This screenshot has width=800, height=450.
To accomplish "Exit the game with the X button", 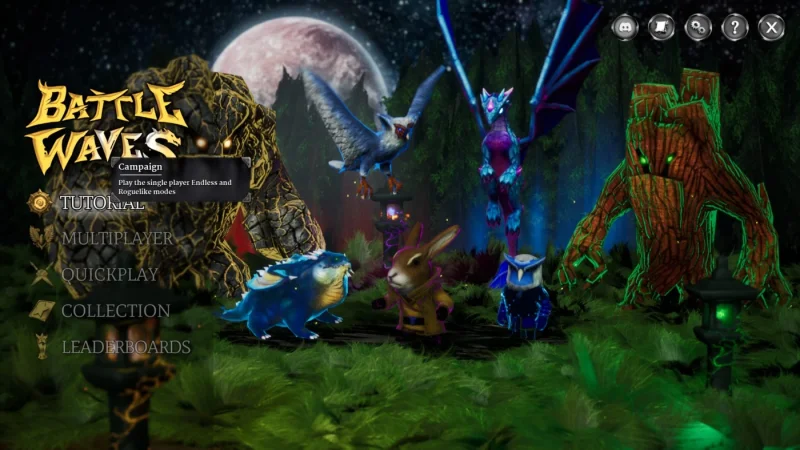I will coord(771,27).
